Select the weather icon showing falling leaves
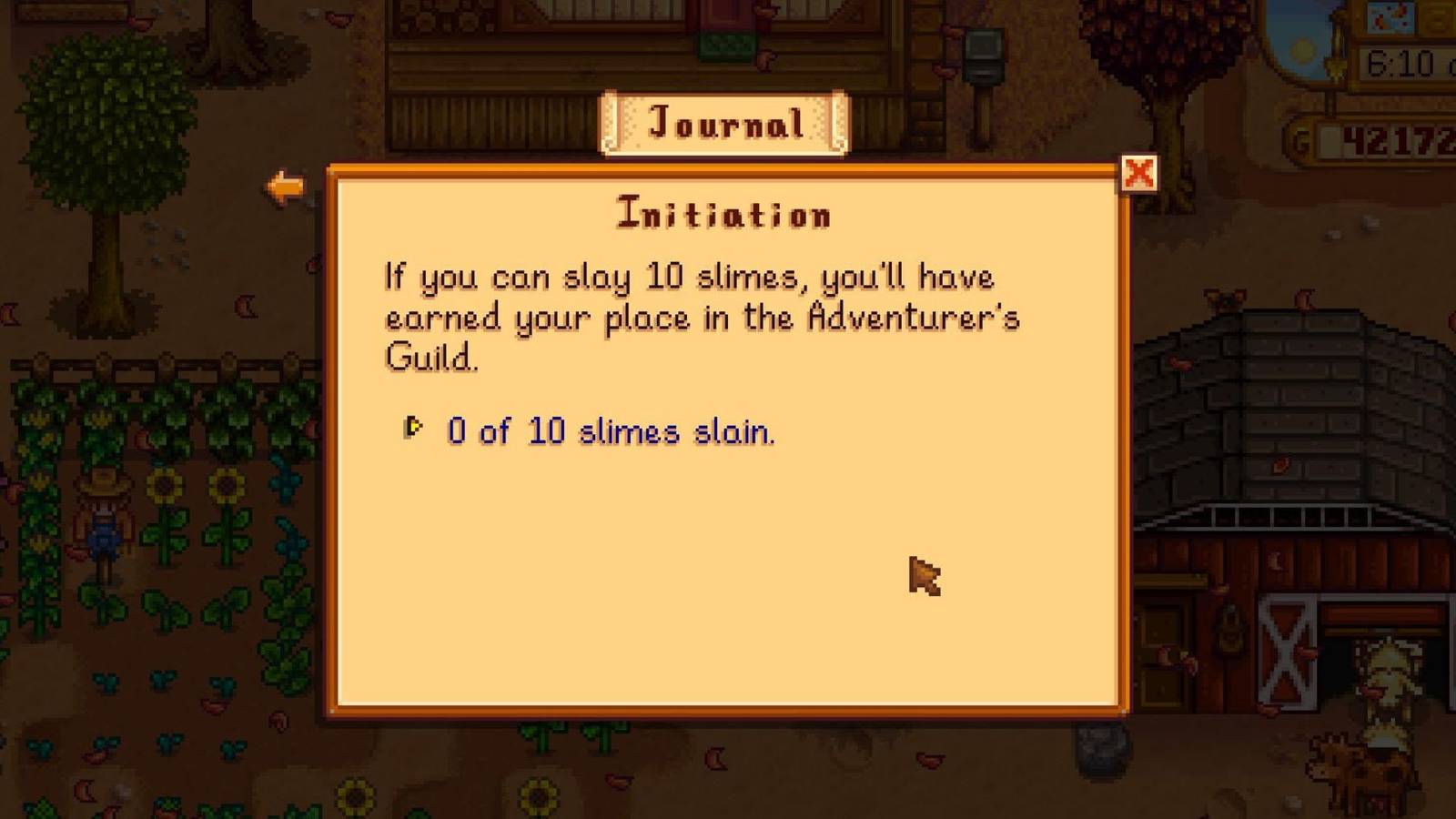This screenshot has width=1456, height=819. click(1390, 18)
